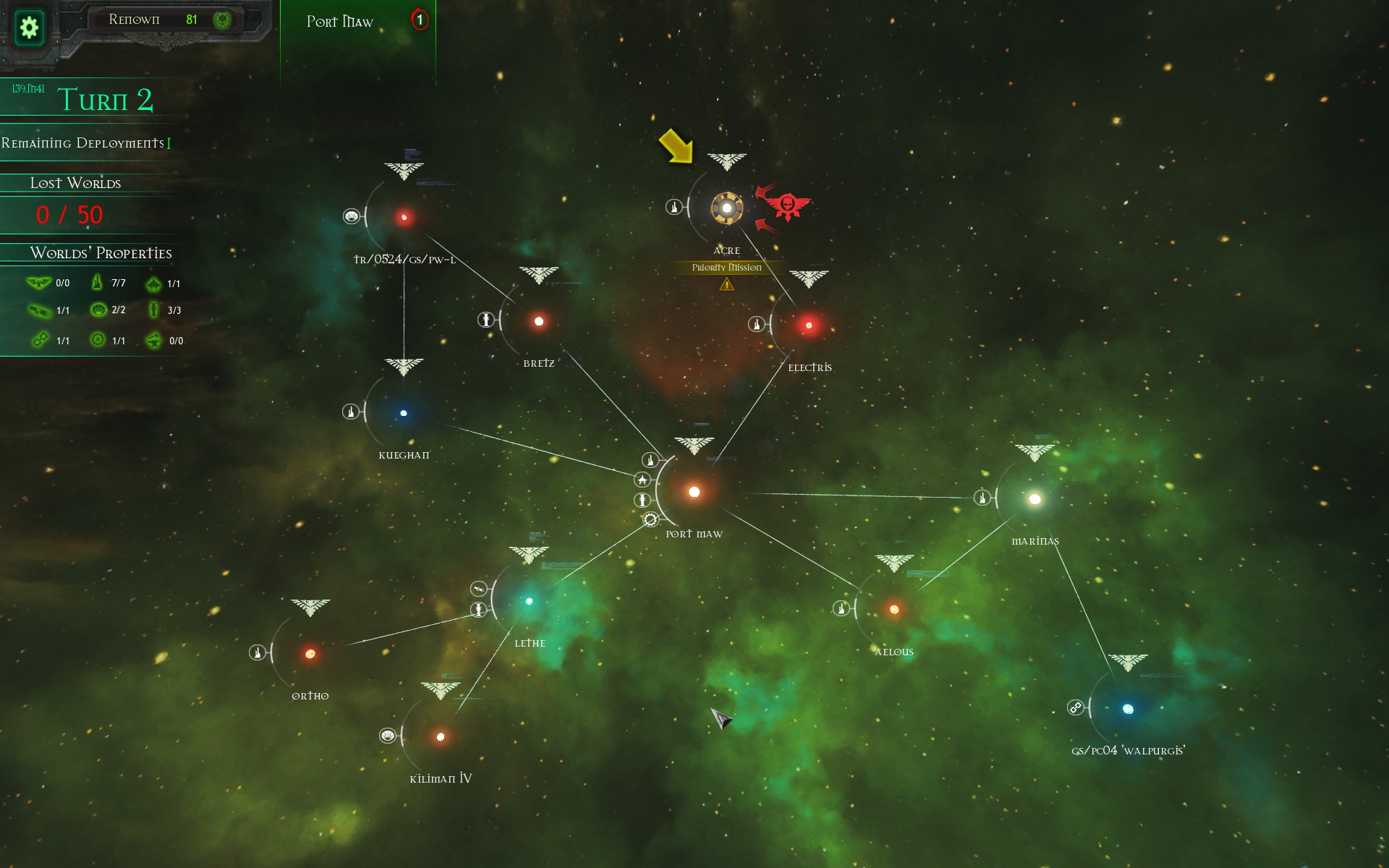The height and width of the screenshot is (868, 1389).
Task: Select the Bretz star system
Action: (x=539, y=321)
